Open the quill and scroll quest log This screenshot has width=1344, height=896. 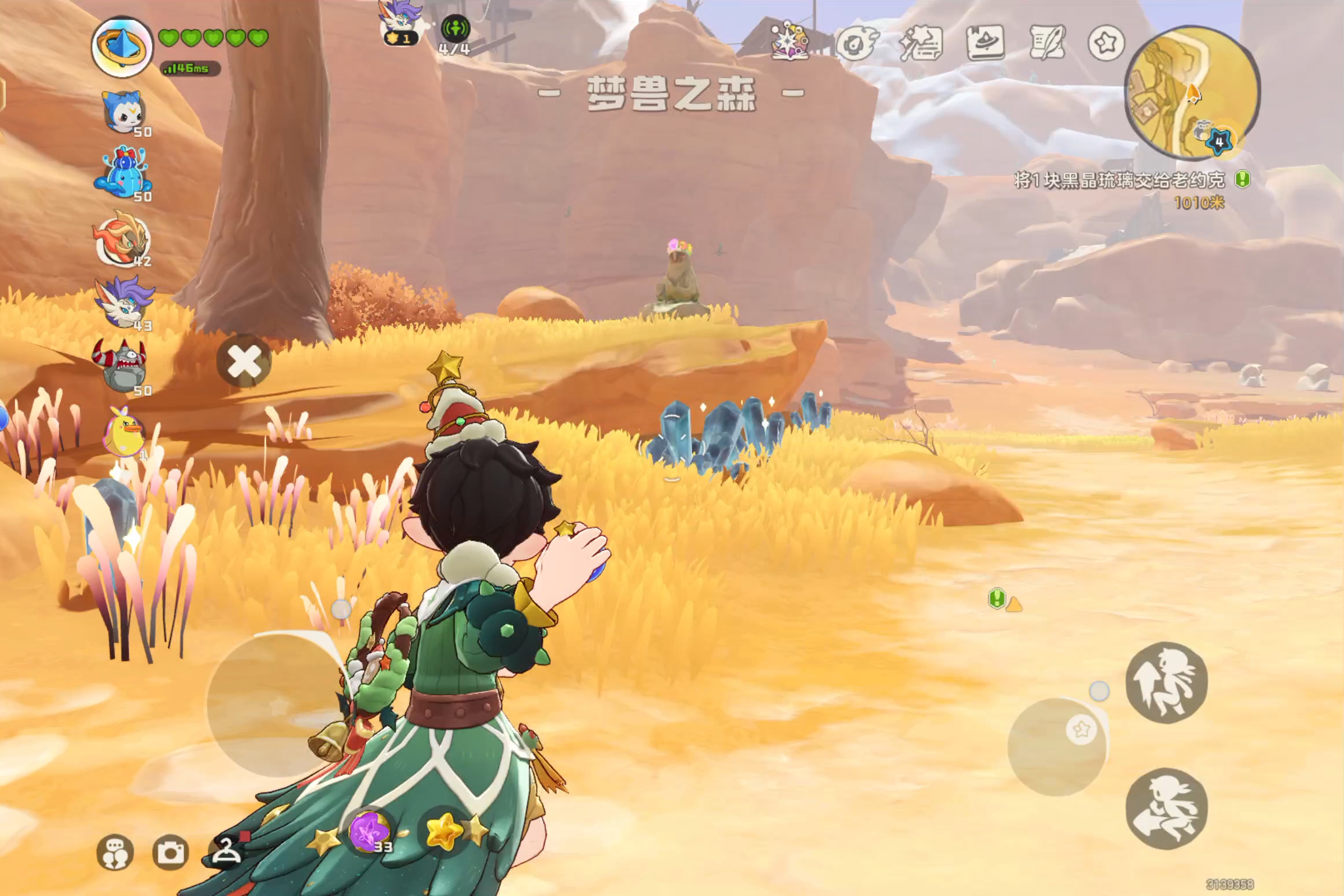[1048, 42]
